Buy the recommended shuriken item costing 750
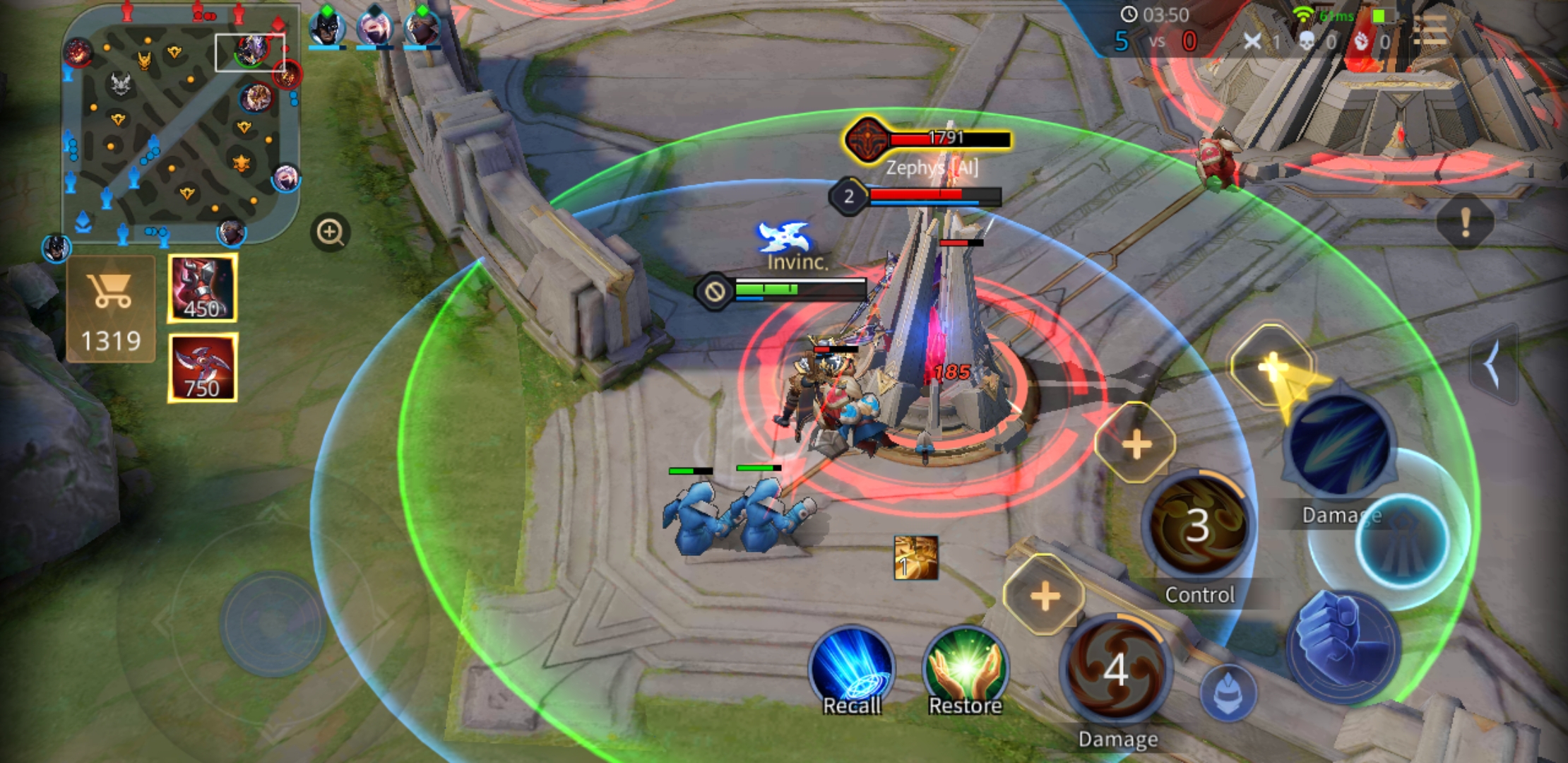 [x=202, y=368]
